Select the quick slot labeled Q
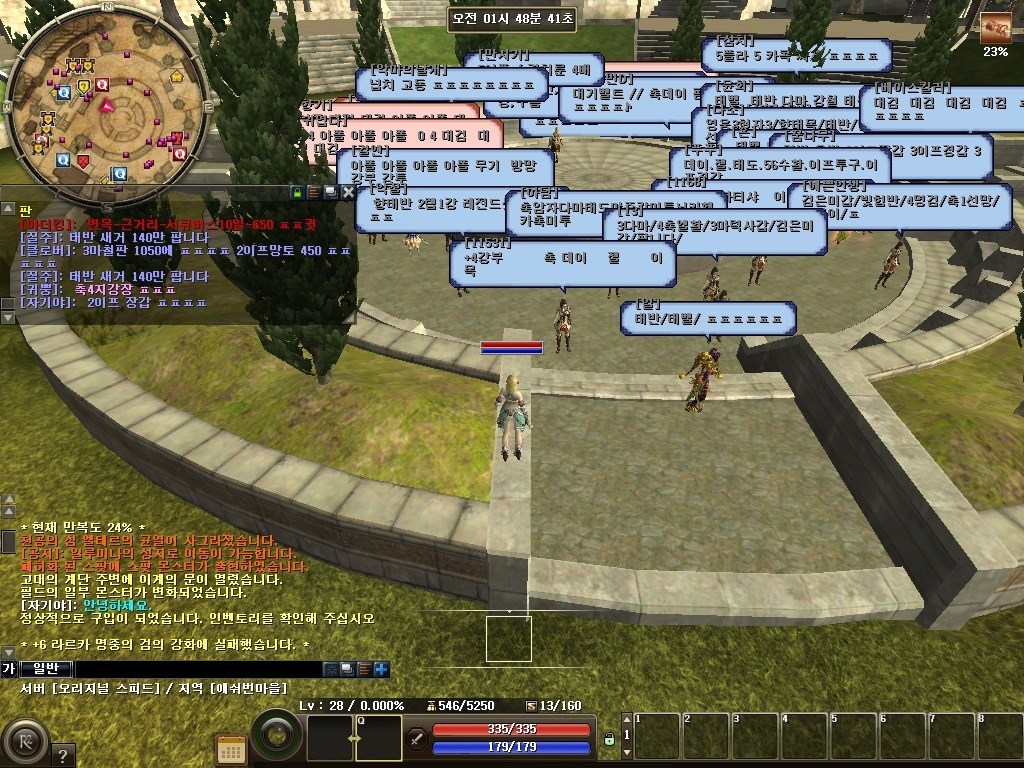The height and width of the screenshot is (768, 1024). [378, 738]
